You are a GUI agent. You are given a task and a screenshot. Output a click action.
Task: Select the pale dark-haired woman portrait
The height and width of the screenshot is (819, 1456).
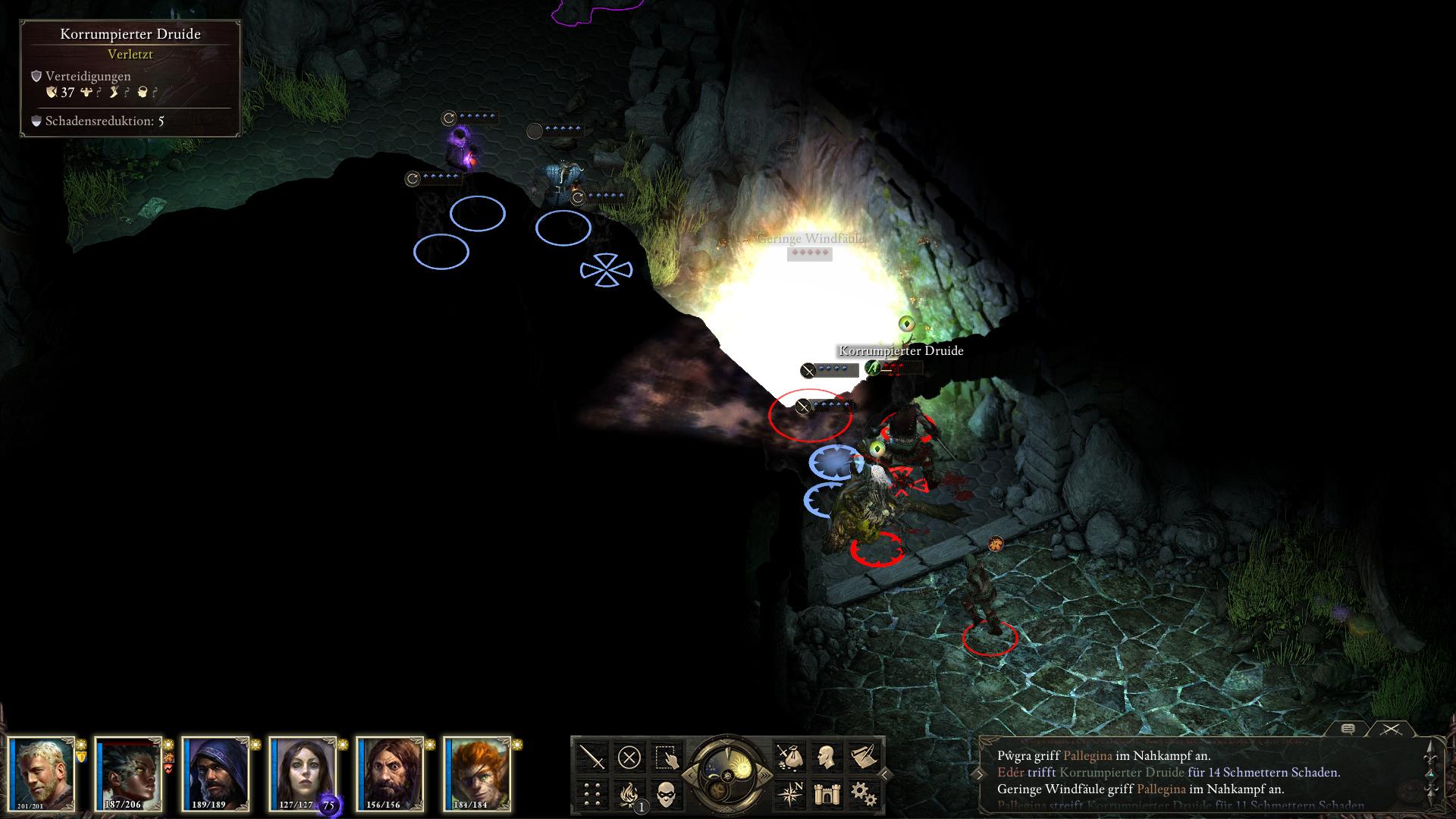[303, 773]
